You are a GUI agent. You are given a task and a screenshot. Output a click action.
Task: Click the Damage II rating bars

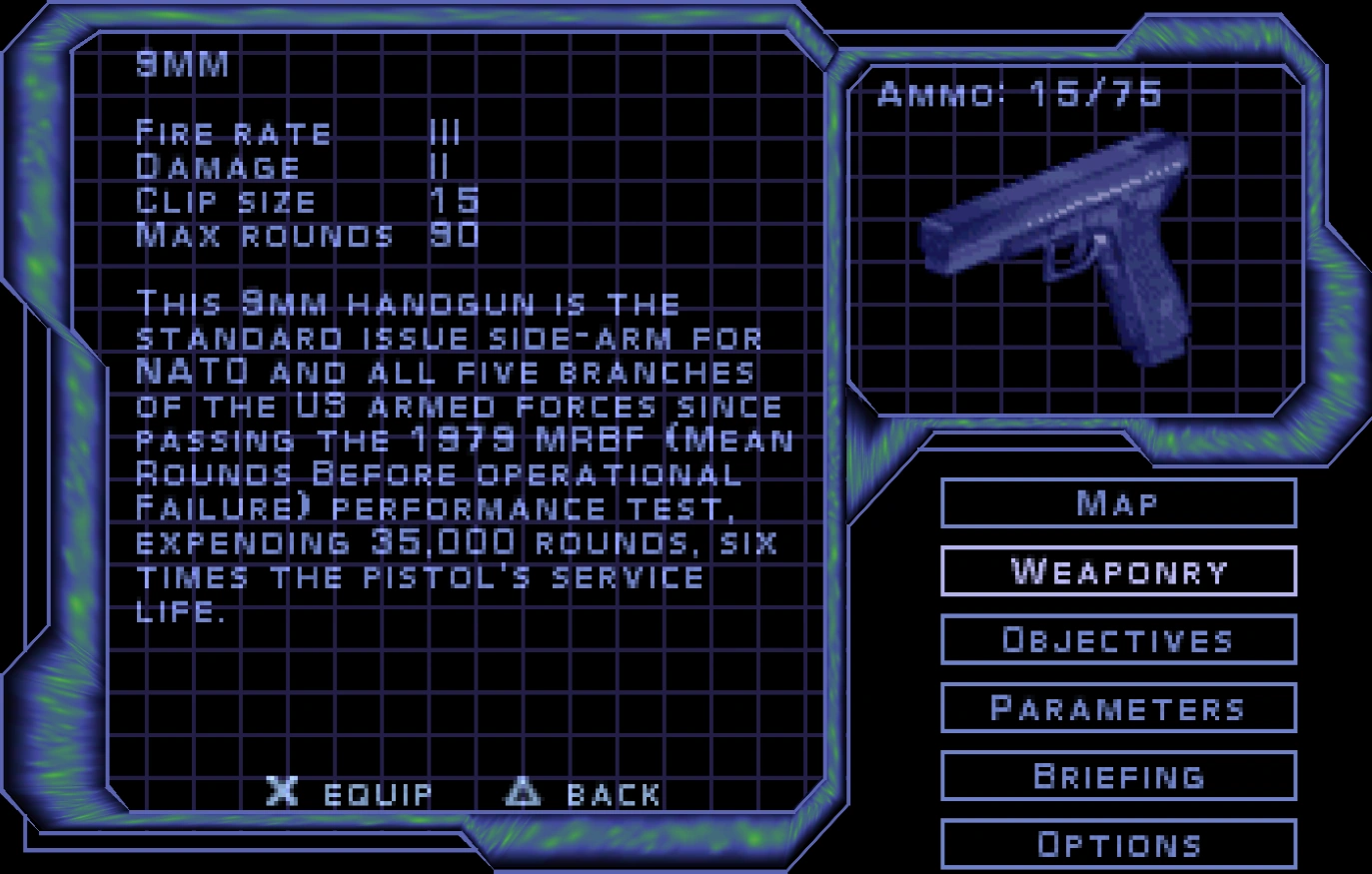click(440, 167)
